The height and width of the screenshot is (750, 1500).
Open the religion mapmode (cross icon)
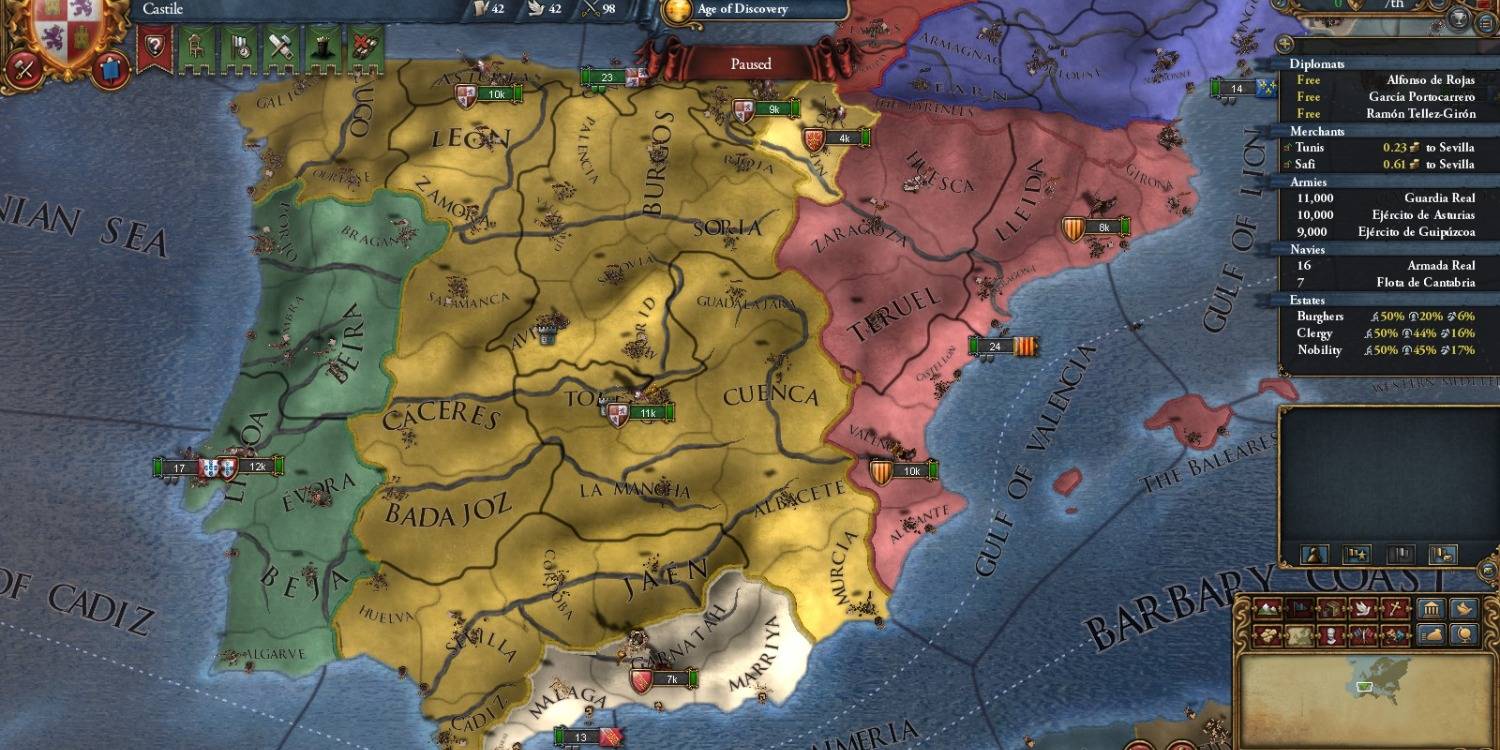[x=1393, y=608]
